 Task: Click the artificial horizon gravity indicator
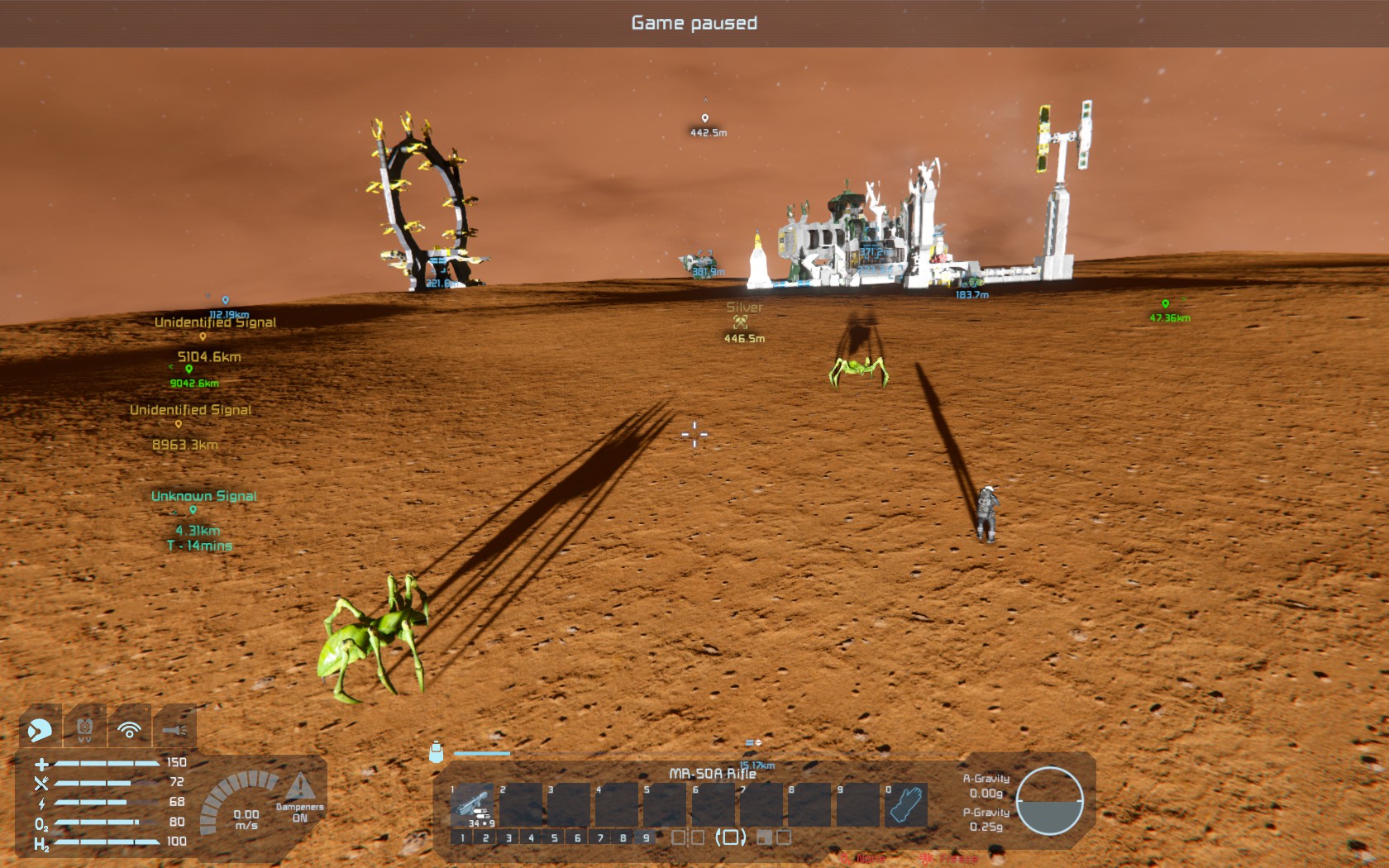1049,800
